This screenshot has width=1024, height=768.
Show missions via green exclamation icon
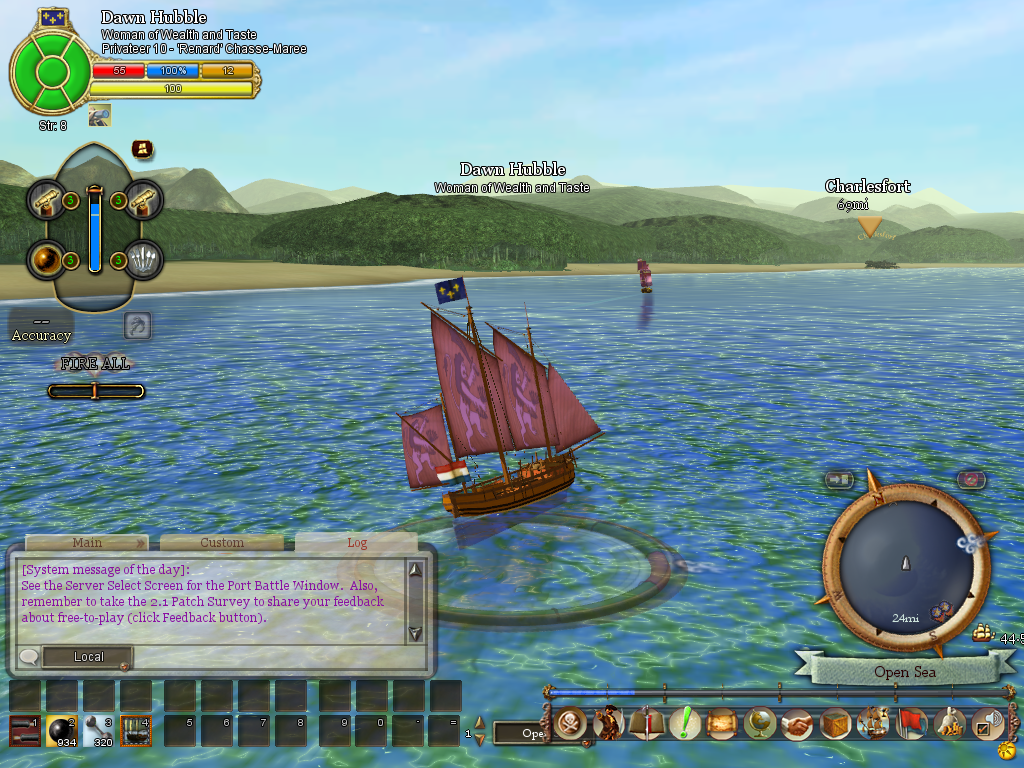(x=685, y=722)
